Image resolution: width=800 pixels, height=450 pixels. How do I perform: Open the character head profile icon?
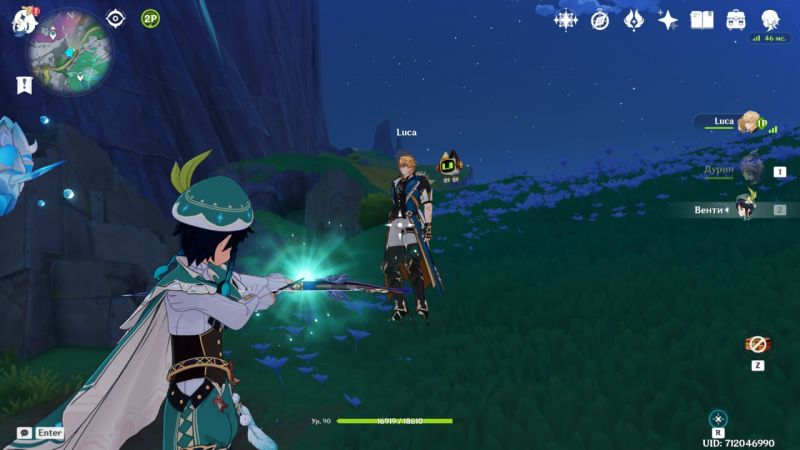[770, 20]
